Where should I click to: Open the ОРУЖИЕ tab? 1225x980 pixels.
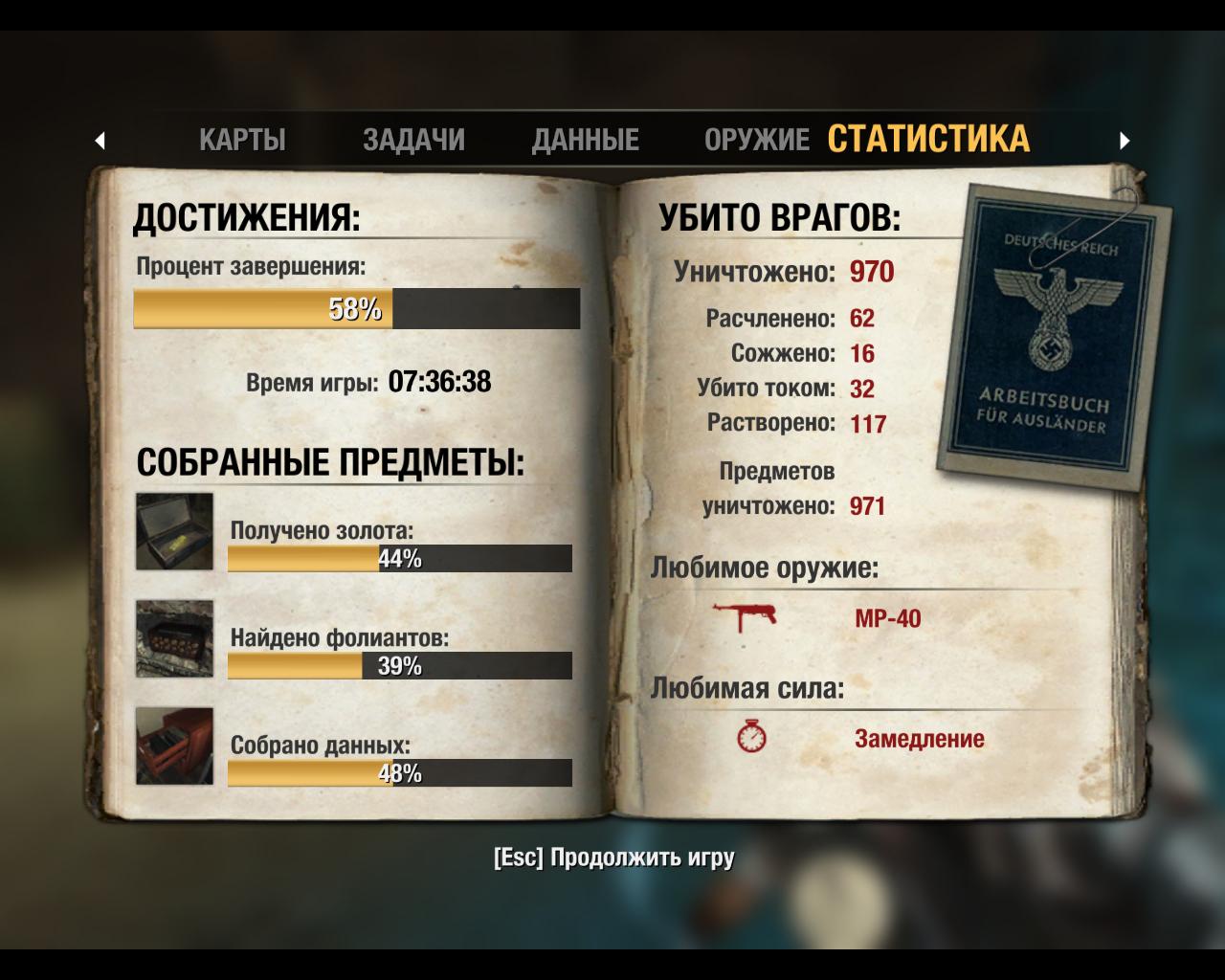755,140
